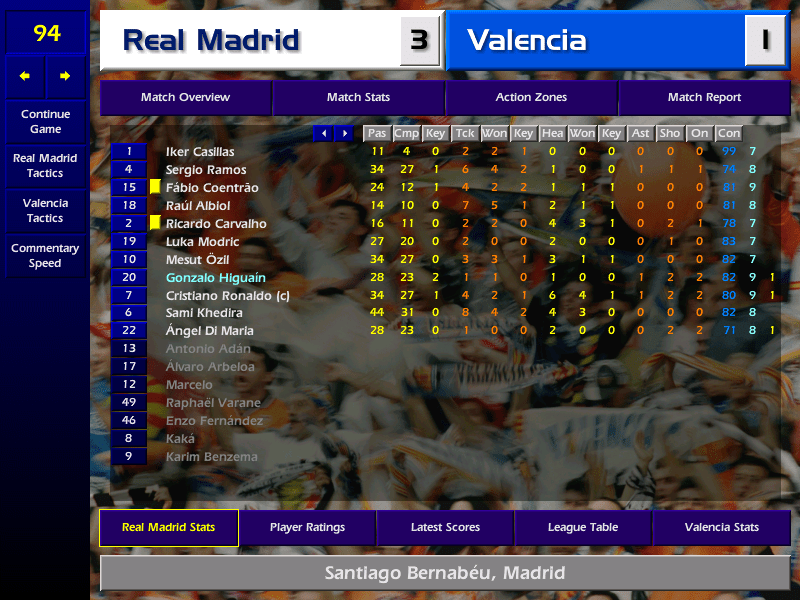The image size is (800, 600).
Task: Click the yellow left arrow in sidebar
Action: click(25, 76)
